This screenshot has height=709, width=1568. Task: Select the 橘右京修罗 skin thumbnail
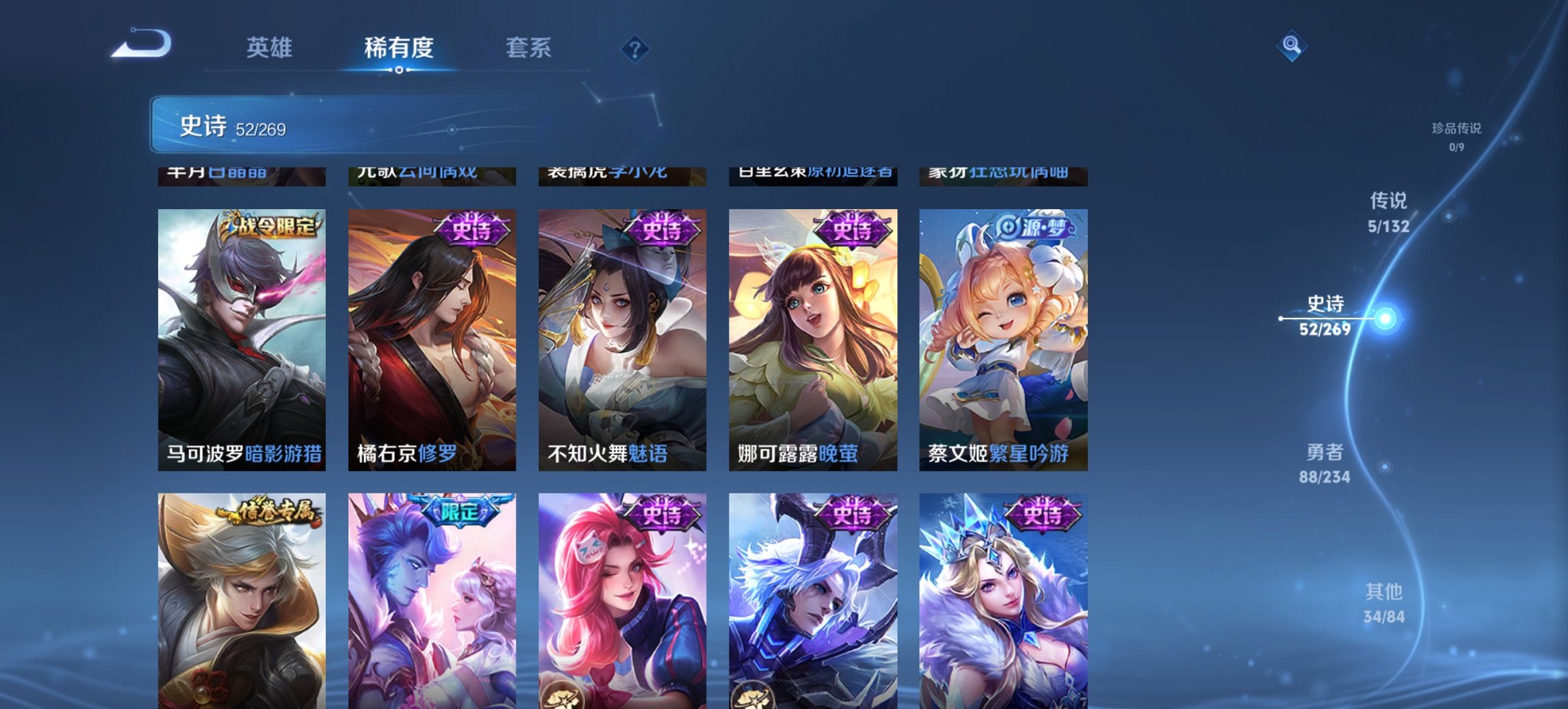click(430, 335)
